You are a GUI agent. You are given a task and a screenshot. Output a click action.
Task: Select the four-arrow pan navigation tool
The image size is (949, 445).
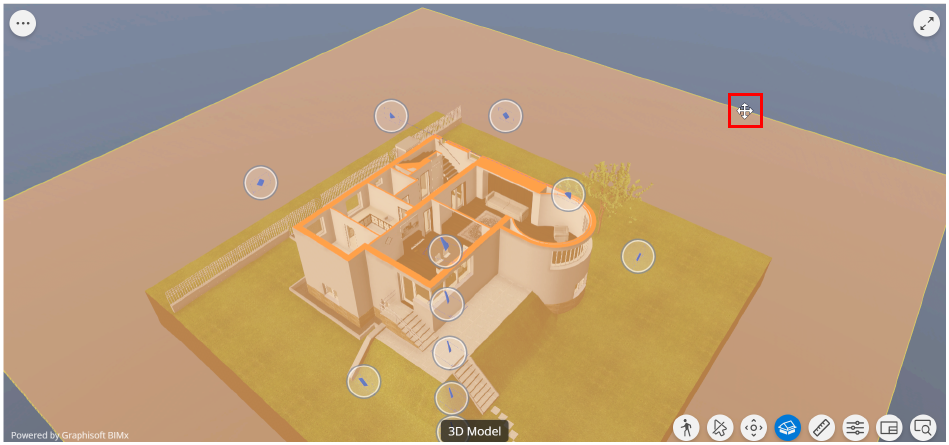(x=753, y=428)
